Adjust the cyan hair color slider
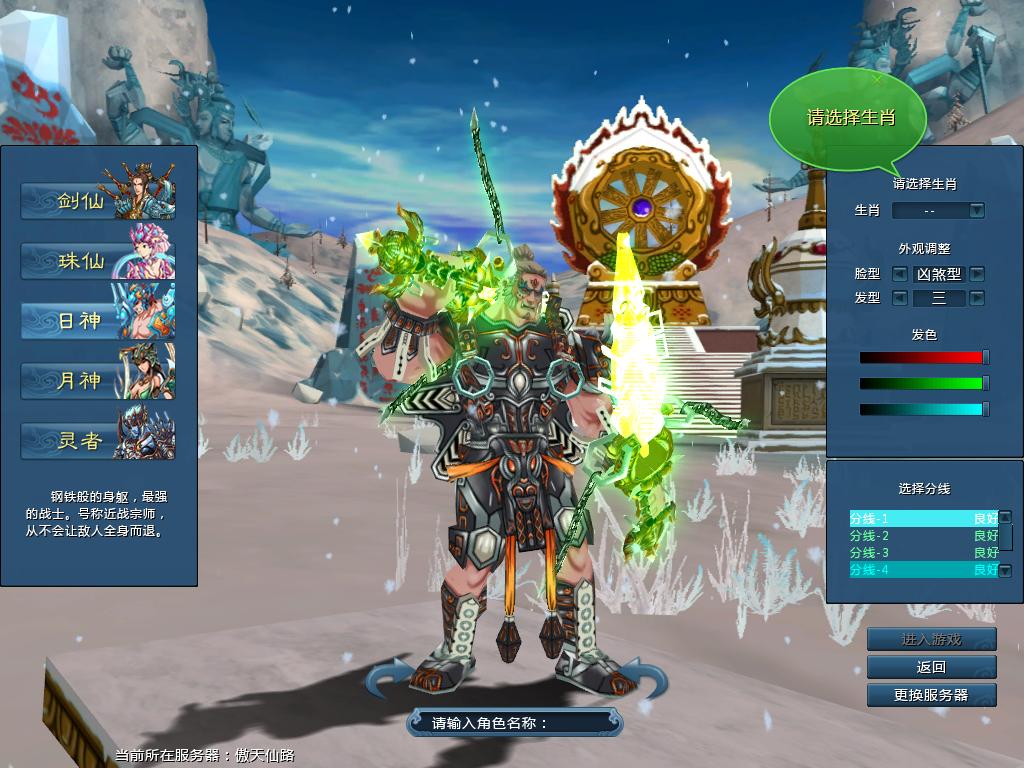Image resolution: width=1024 pixels, height=768 pixels. pyautogui.click(x=985, y=409)
